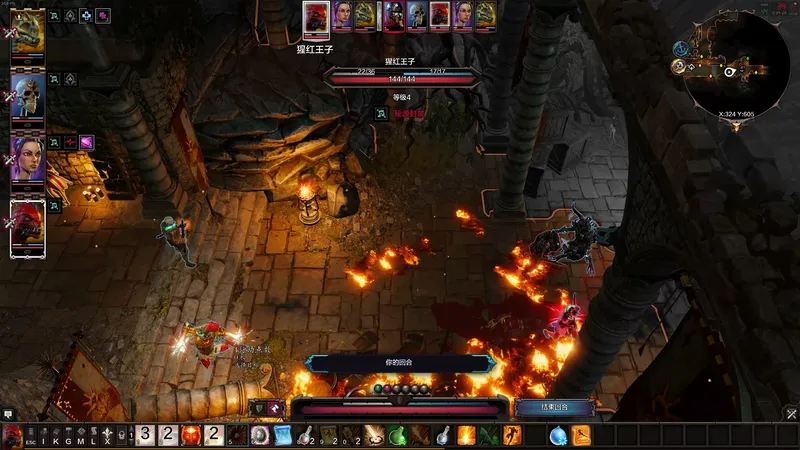Select the undead skull party member portrait

click(28, 96)
